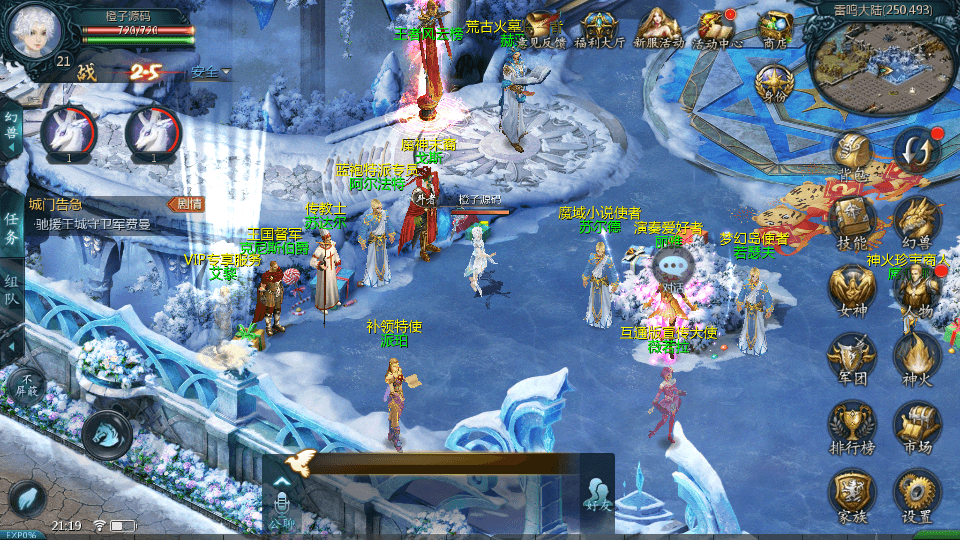Open the 市场 market
Viewport: 960px width, 540px height.
(916, 428)
